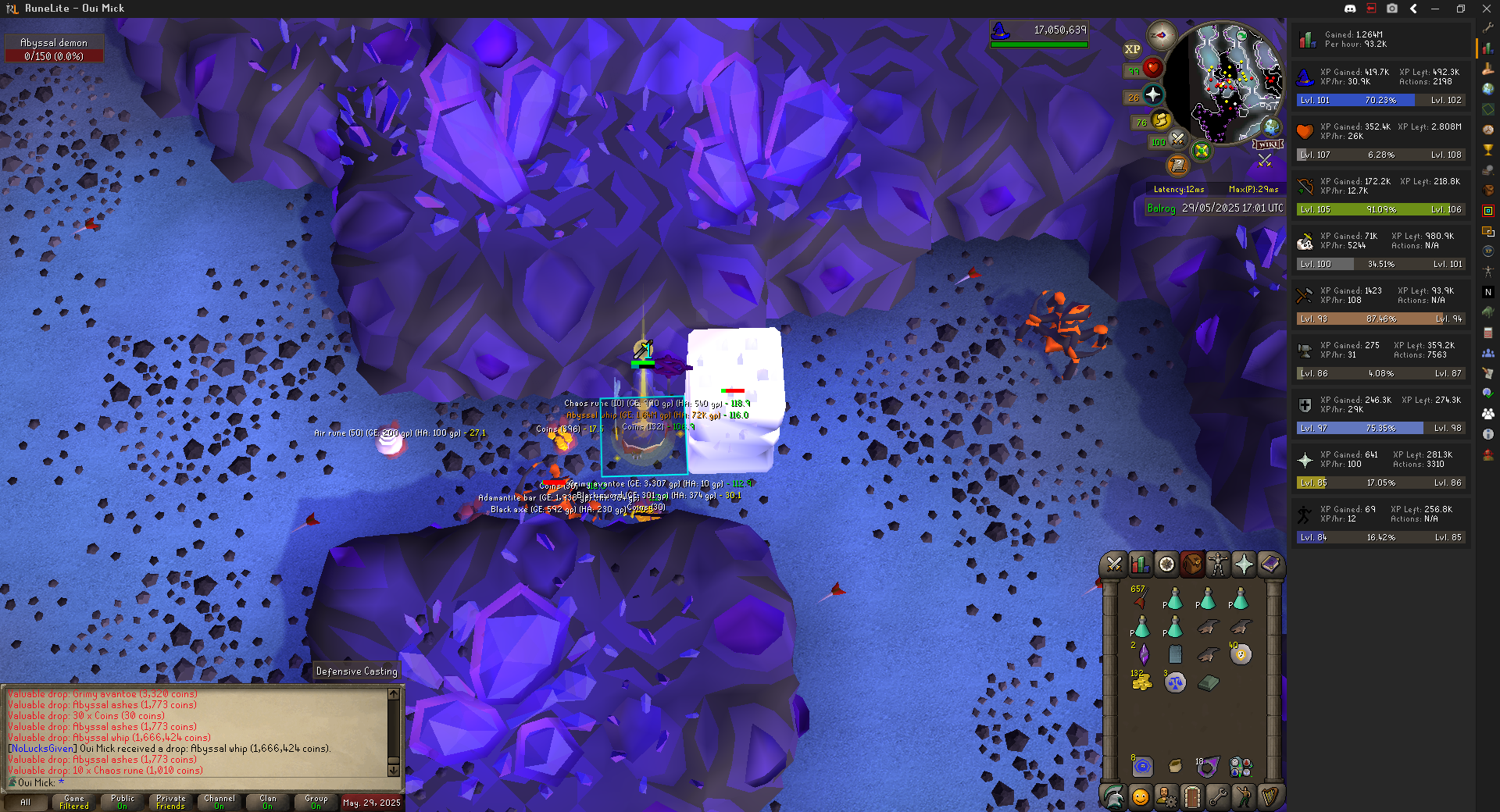This screenshot has height=812, width=1500.
Task: Click the compass to face north
Action: pyautogui.click(x=1162, y=35)
